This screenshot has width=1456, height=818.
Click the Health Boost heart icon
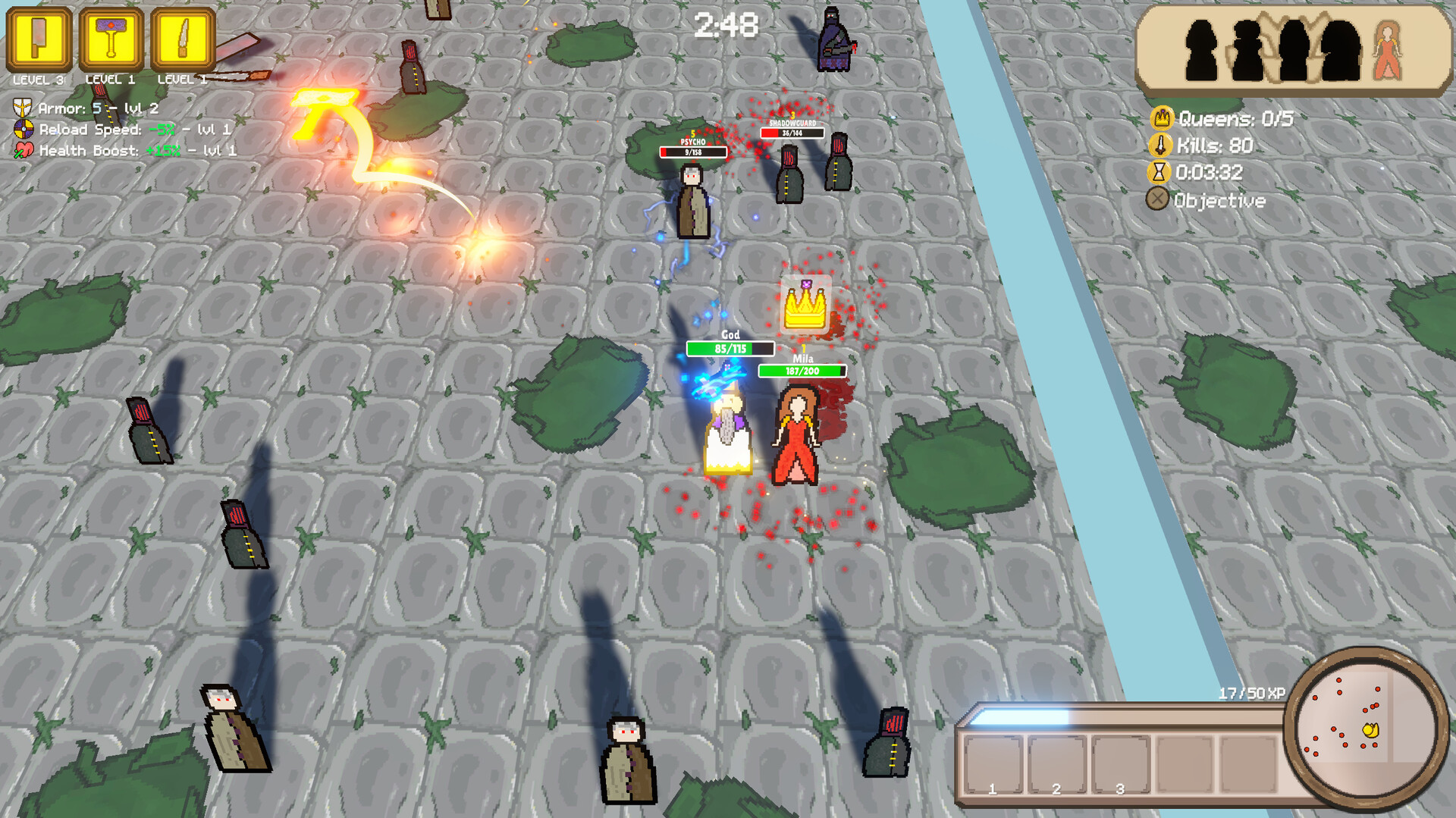23,150
